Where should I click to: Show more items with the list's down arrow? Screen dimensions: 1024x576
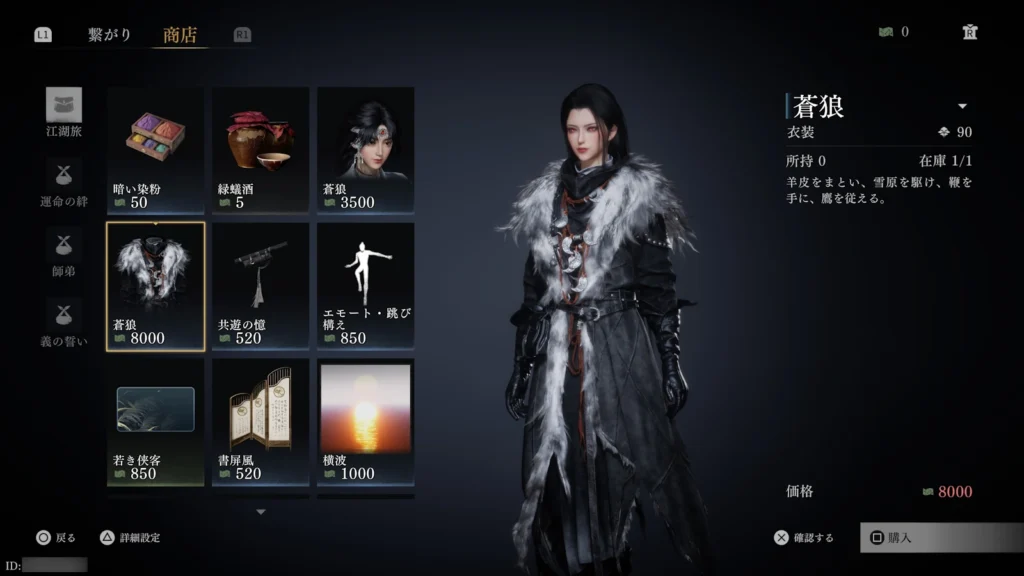(x=261, y=512)
